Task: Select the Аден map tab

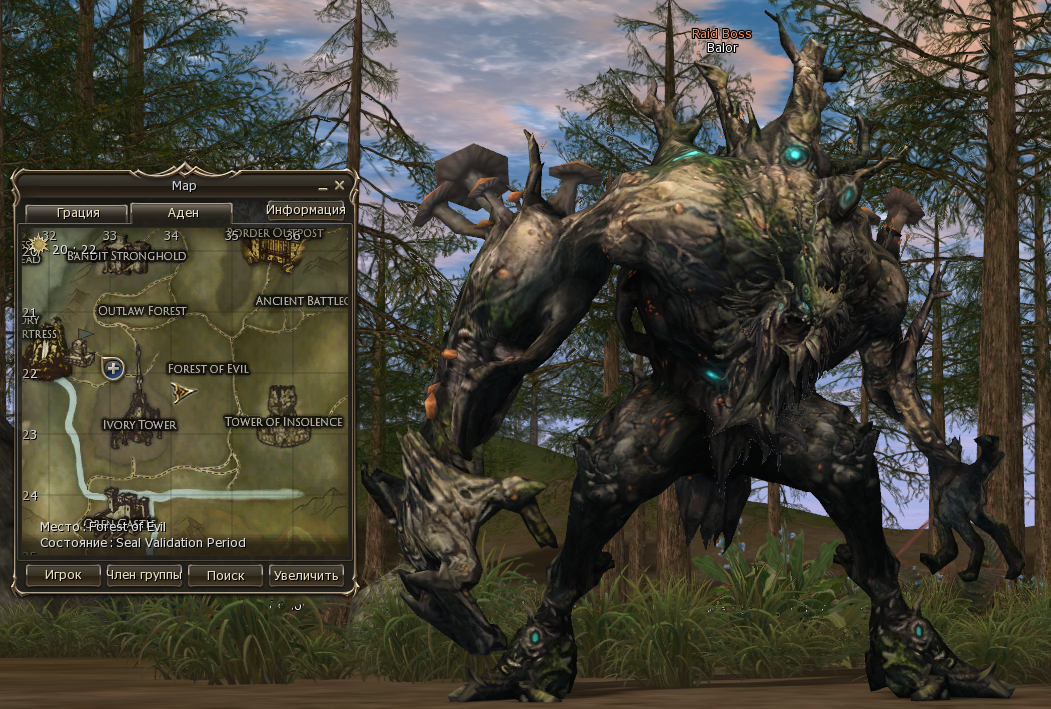Action: pyautogui.click(x=182, y=213)
